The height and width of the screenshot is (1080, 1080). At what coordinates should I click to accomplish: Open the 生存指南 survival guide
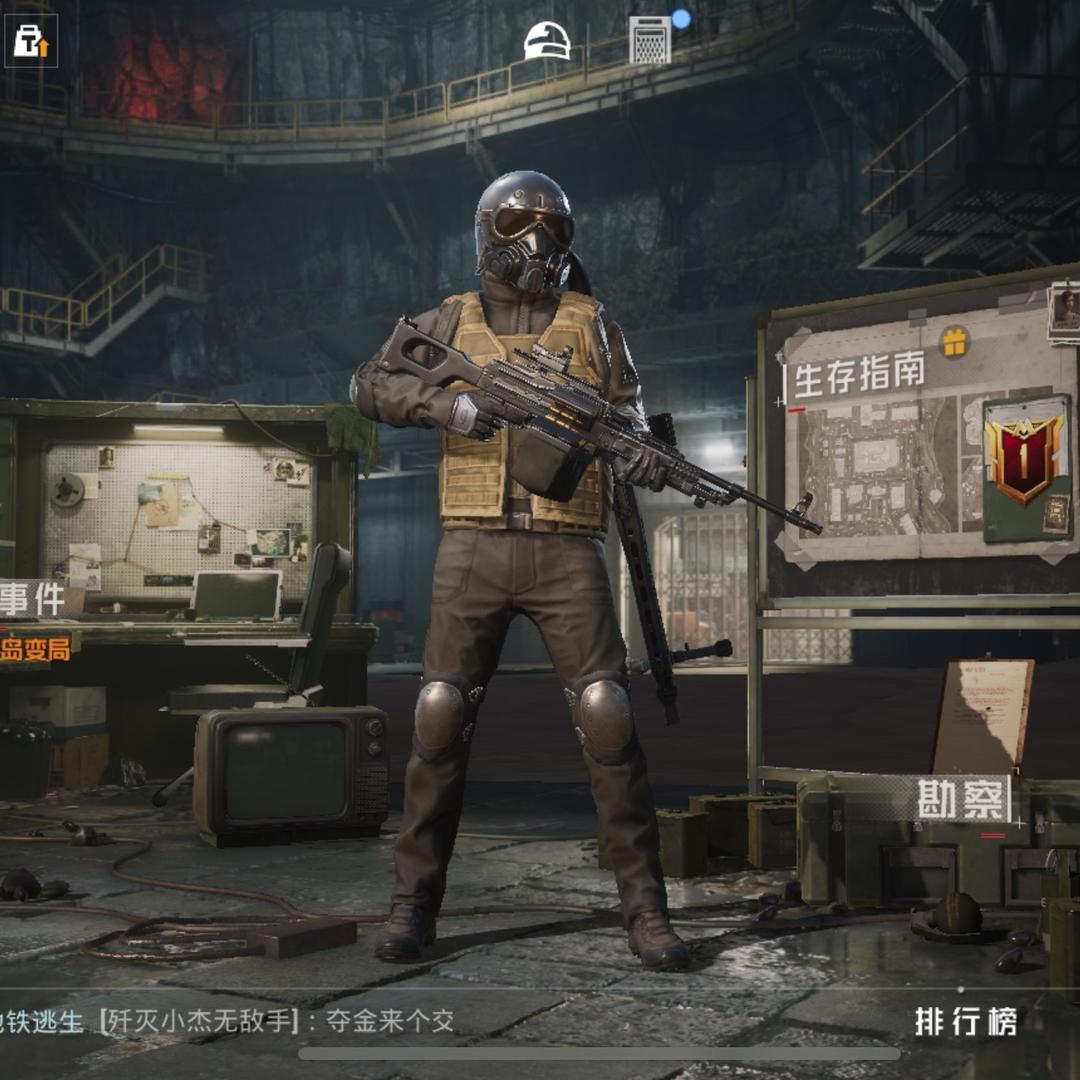859,378
